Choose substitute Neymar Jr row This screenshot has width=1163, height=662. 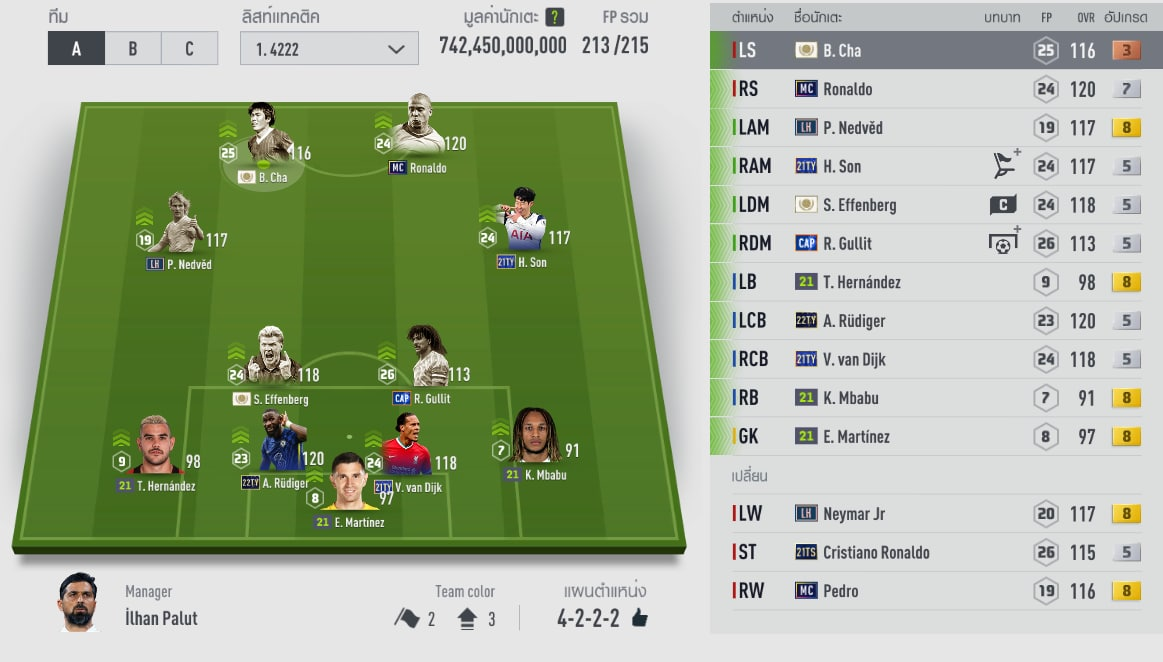tap(935, 514)
